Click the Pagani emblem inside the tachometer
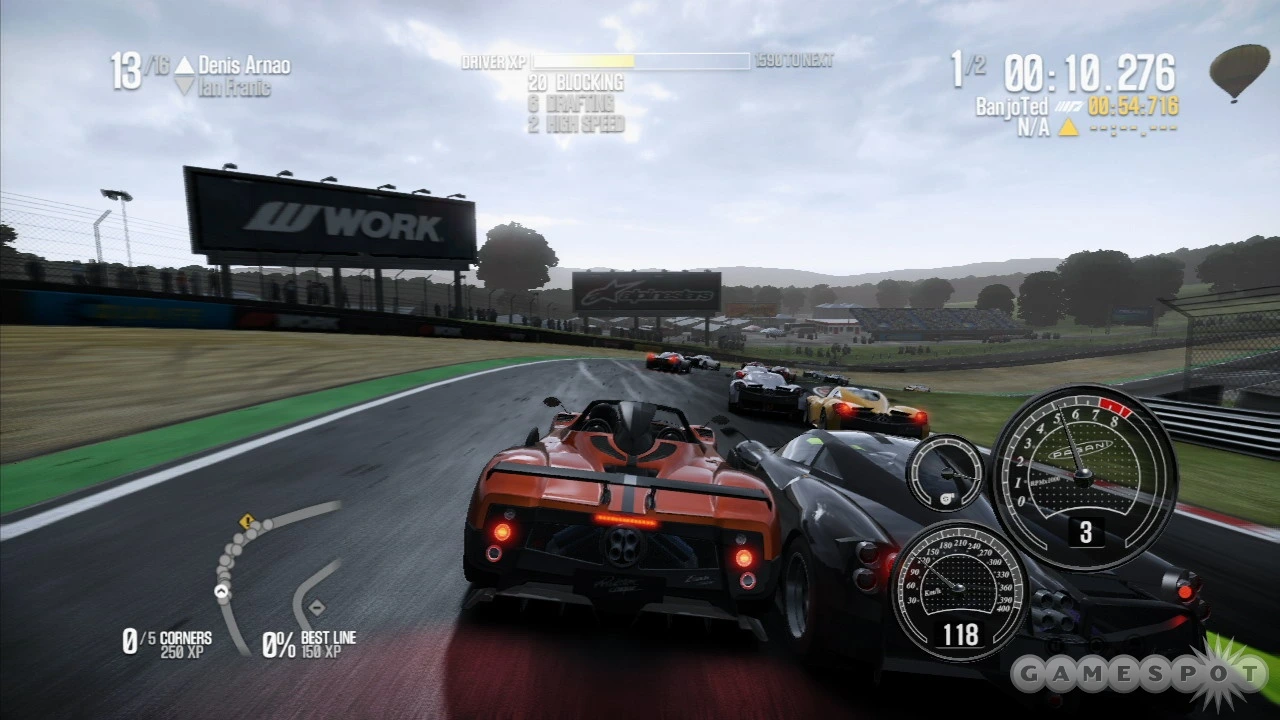The height and width of the screenshot is (720, 1280). pos(1080,450)
